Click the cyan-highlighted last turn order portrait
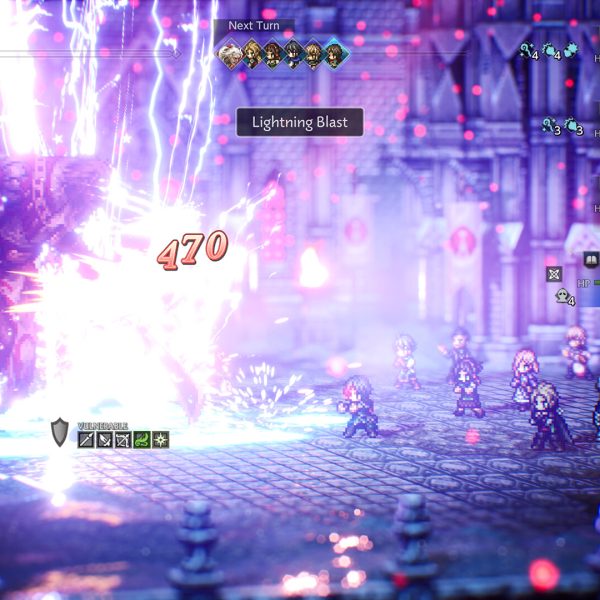The height and width of the screenshot is (600, 600). pos(336,54)
